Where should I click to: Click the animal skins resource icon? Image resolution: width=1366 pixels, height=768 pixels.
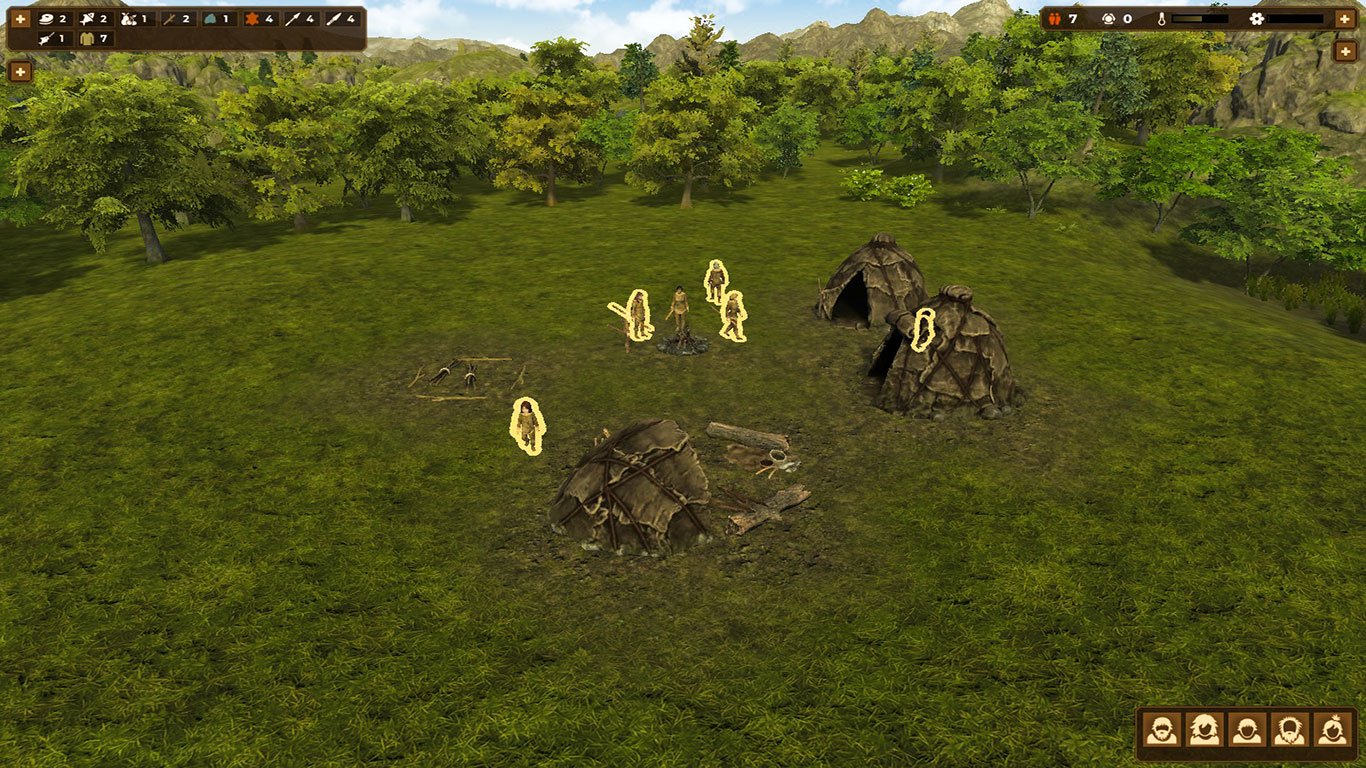[252, 18]
